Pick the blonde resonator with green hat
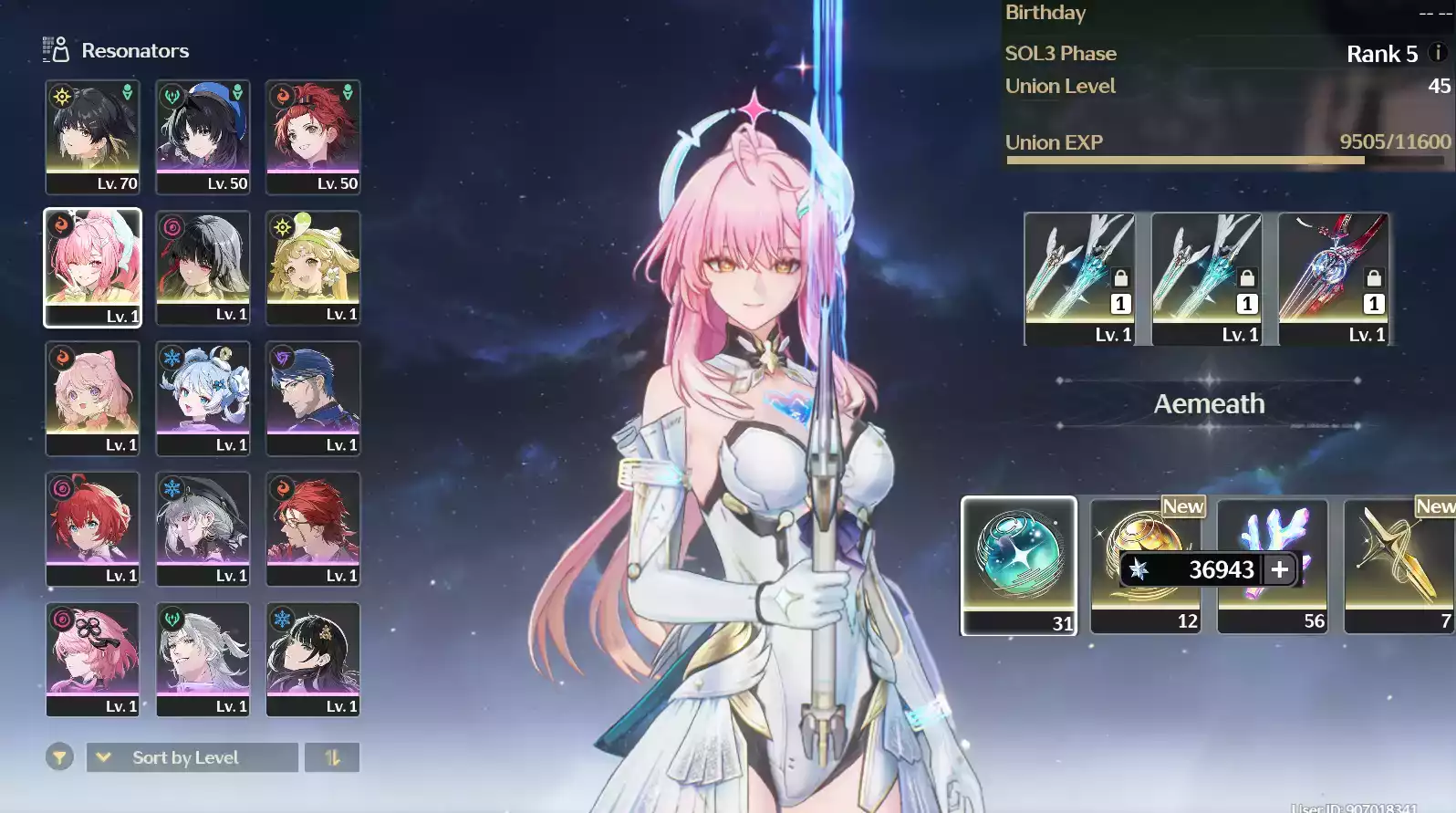Viewport: 1456px width, 813px height. pyautogui.click(x=313, y=266)
